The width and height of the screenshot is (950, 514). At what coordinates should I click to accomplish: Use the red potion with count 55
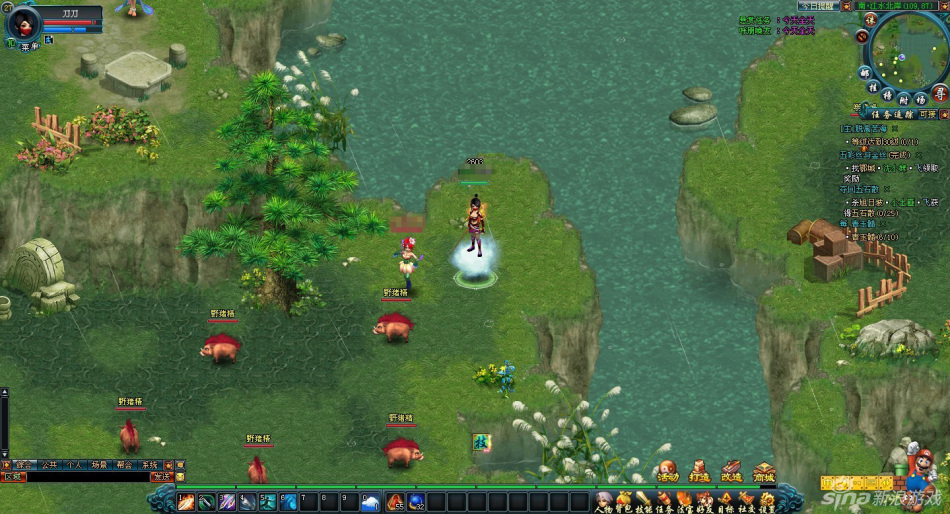pyautogui.click(x=395, y=502)
